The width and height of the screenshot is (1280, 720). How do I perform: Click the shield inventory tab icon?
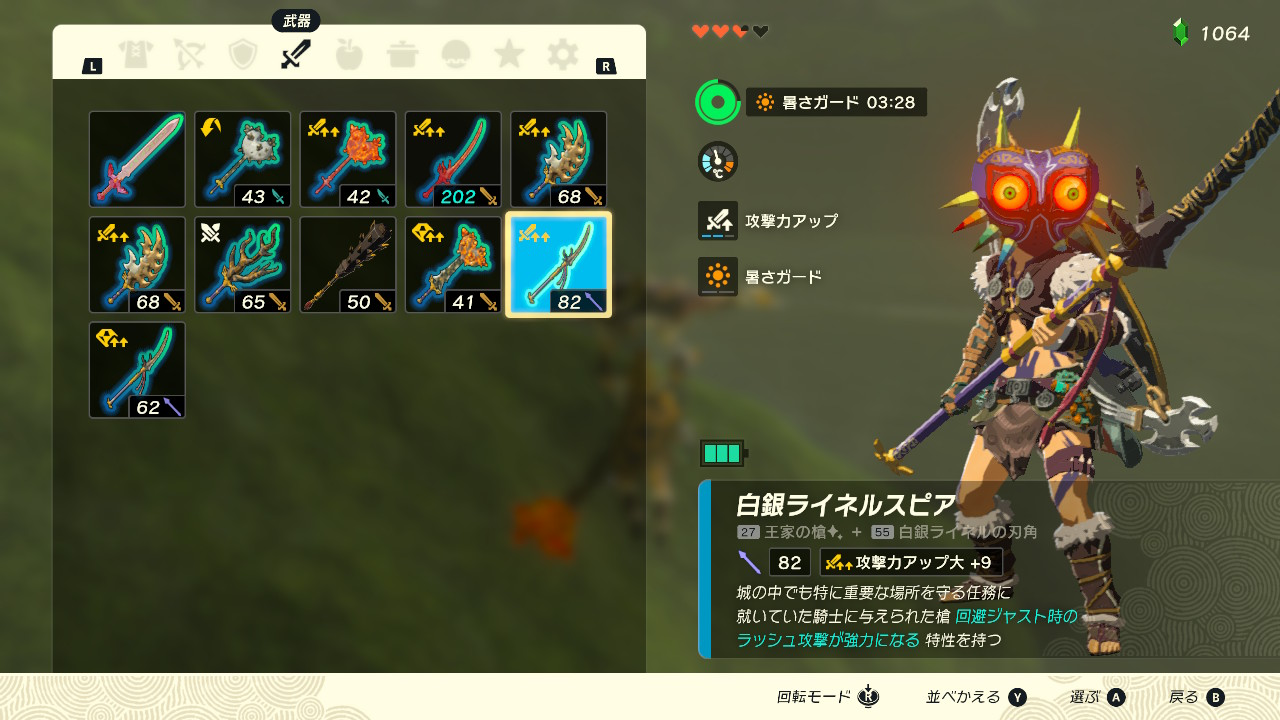tap(242, 55)
